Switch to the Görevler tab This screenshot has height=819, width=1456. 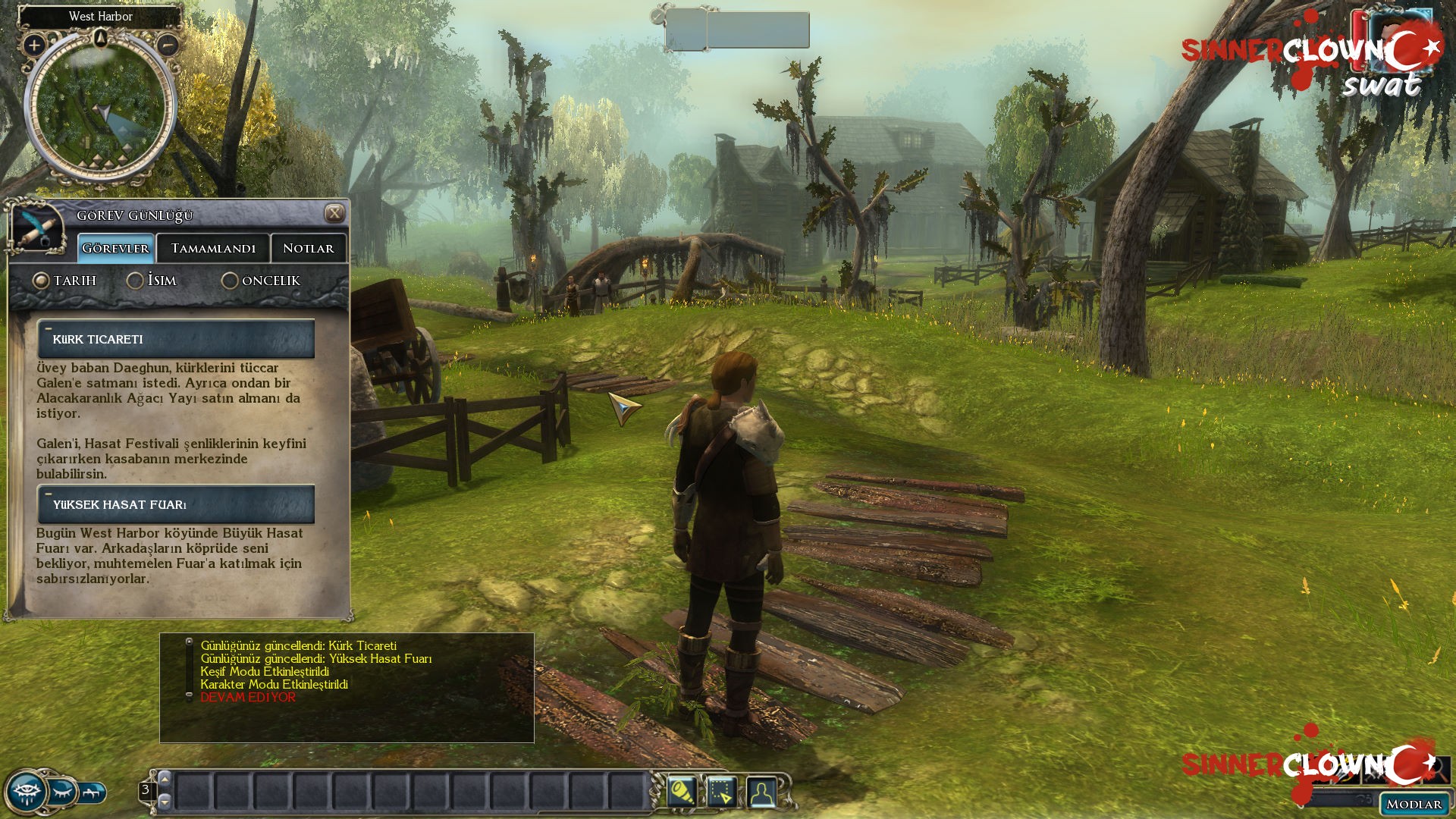[115, 248]
